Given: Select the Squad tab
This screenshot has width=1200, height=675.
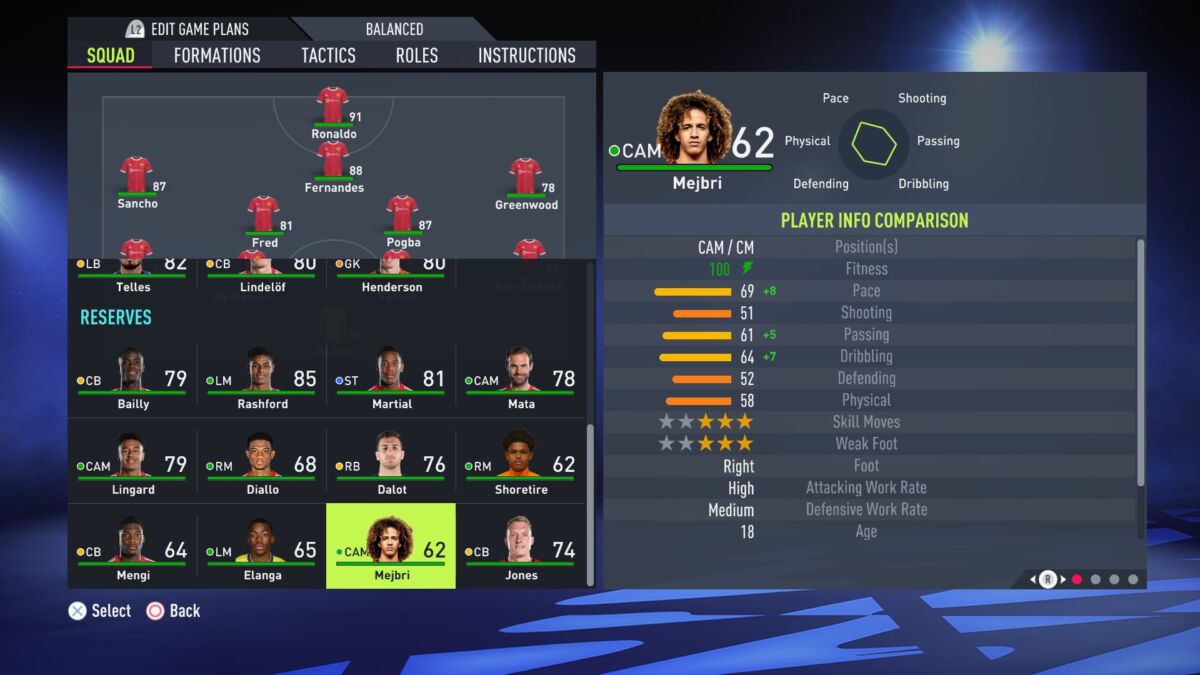Looking at the screenshot, I should (x=110, y=55).
